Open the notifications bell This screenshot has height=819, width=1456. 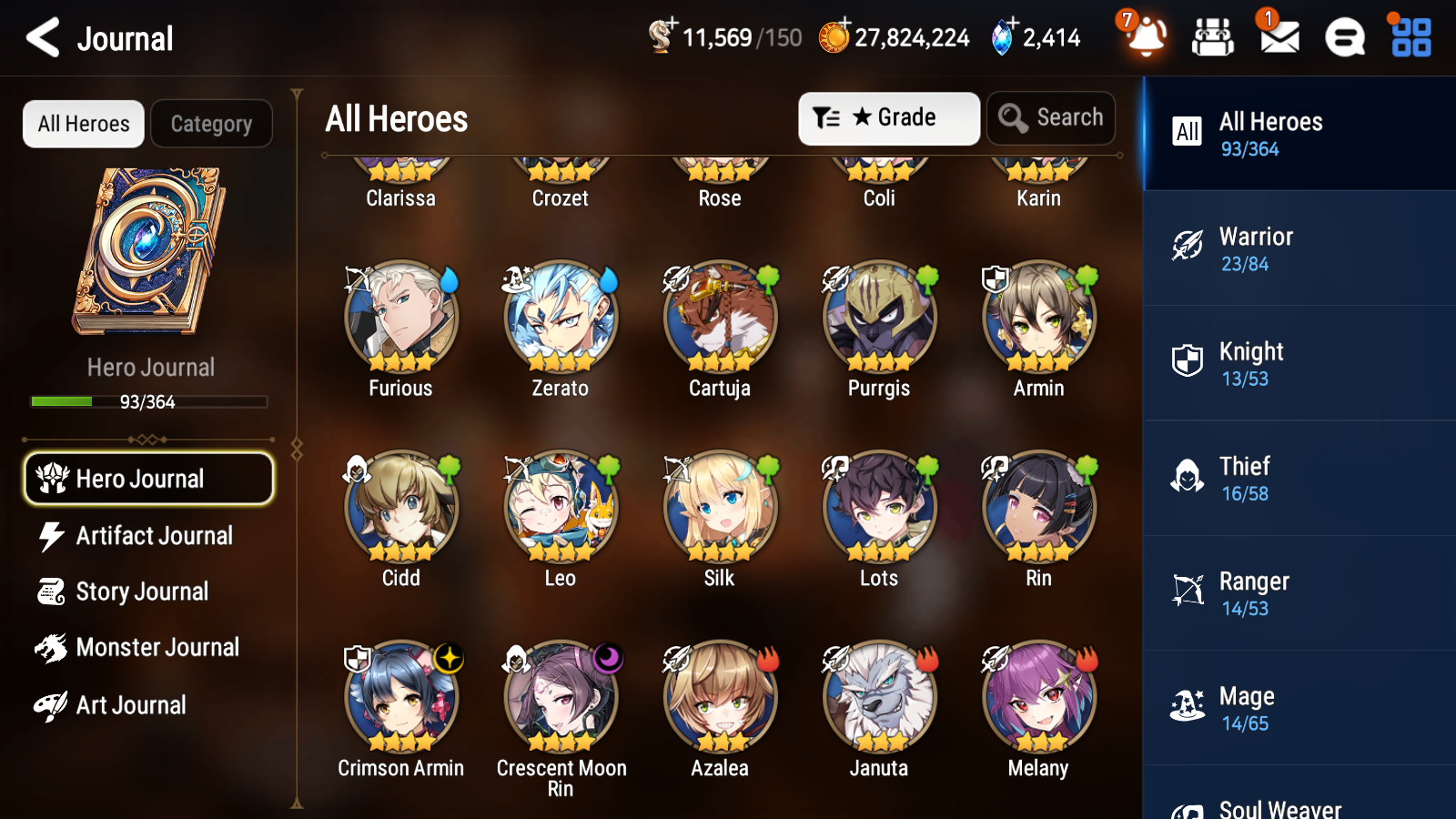1146,38
